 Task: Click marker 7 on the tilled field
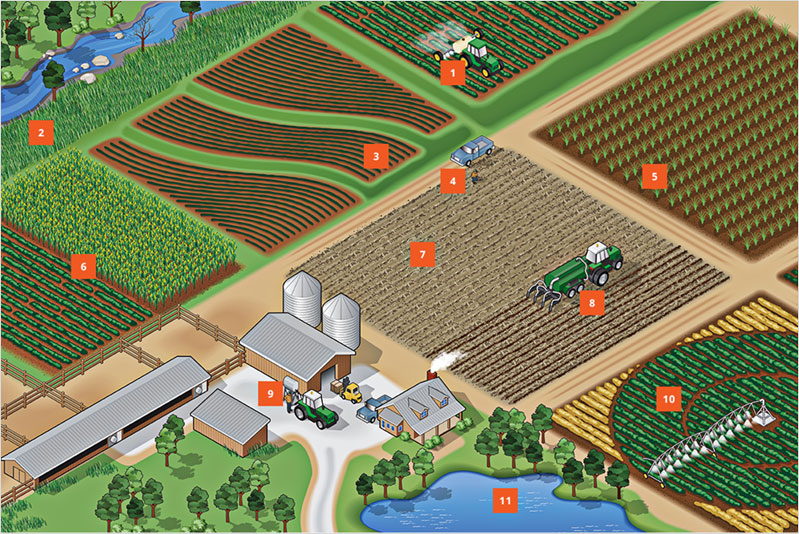(x=422, y=254)
